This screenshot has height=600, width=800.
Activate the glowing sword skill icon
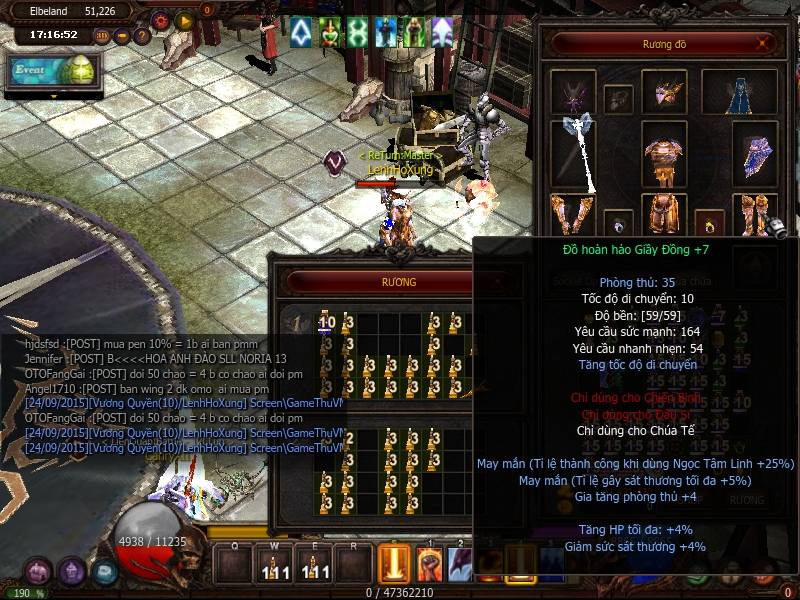click(394, 564)
